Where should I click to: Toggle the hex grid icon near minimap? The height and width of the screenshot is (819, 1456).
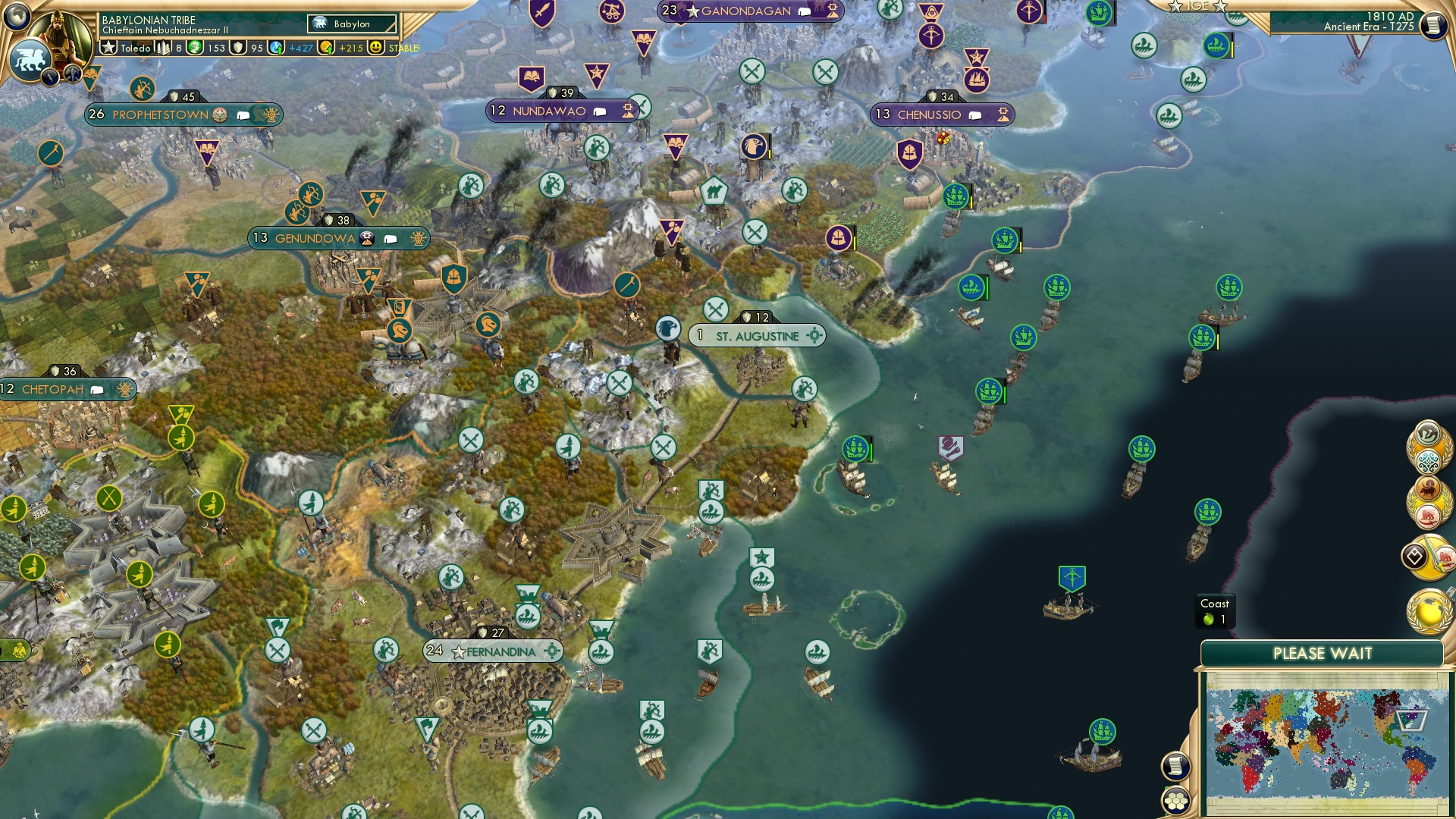tap(1176, 802)
